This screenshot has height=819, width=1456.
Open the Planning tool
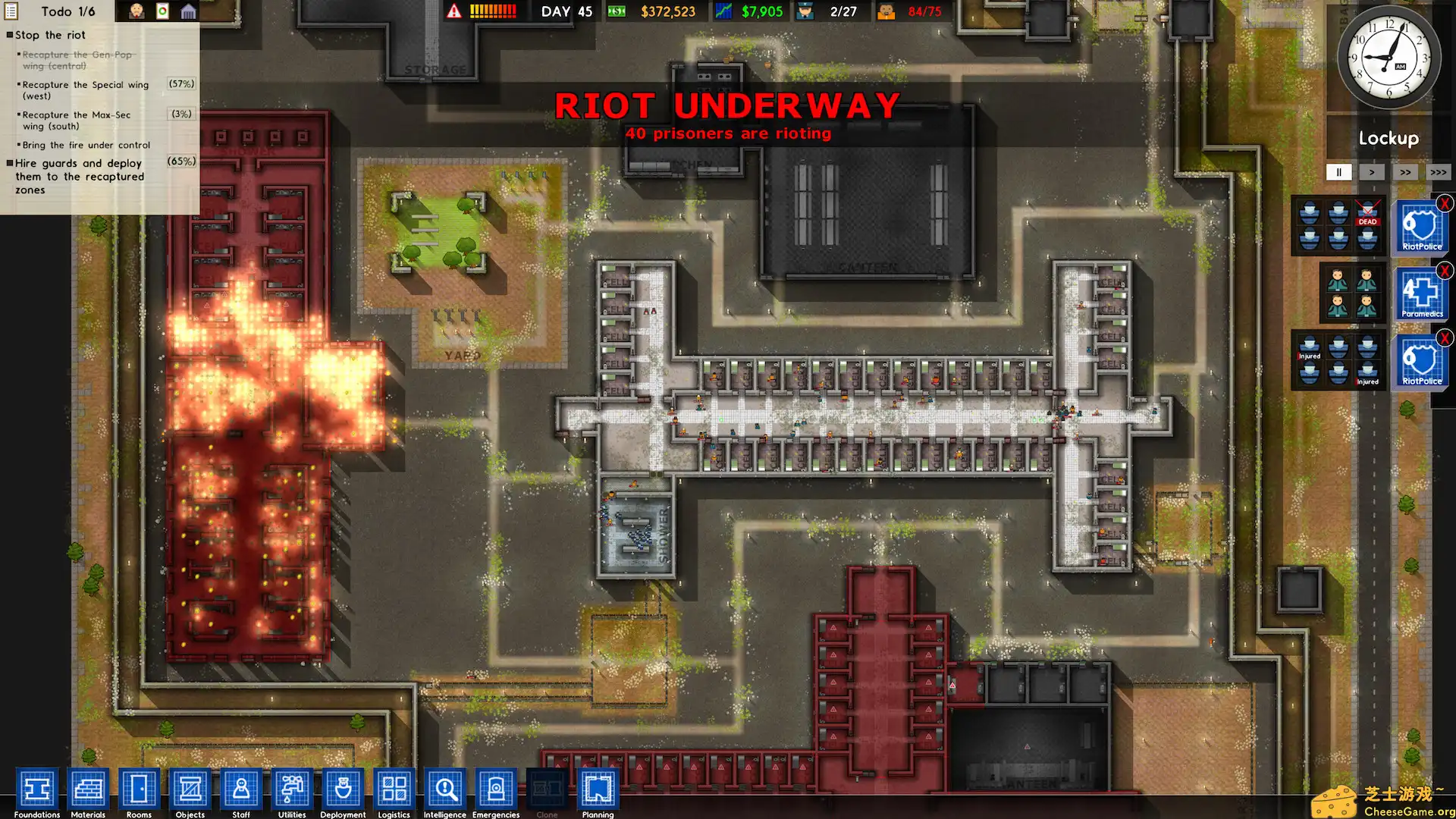click(598, 791)
